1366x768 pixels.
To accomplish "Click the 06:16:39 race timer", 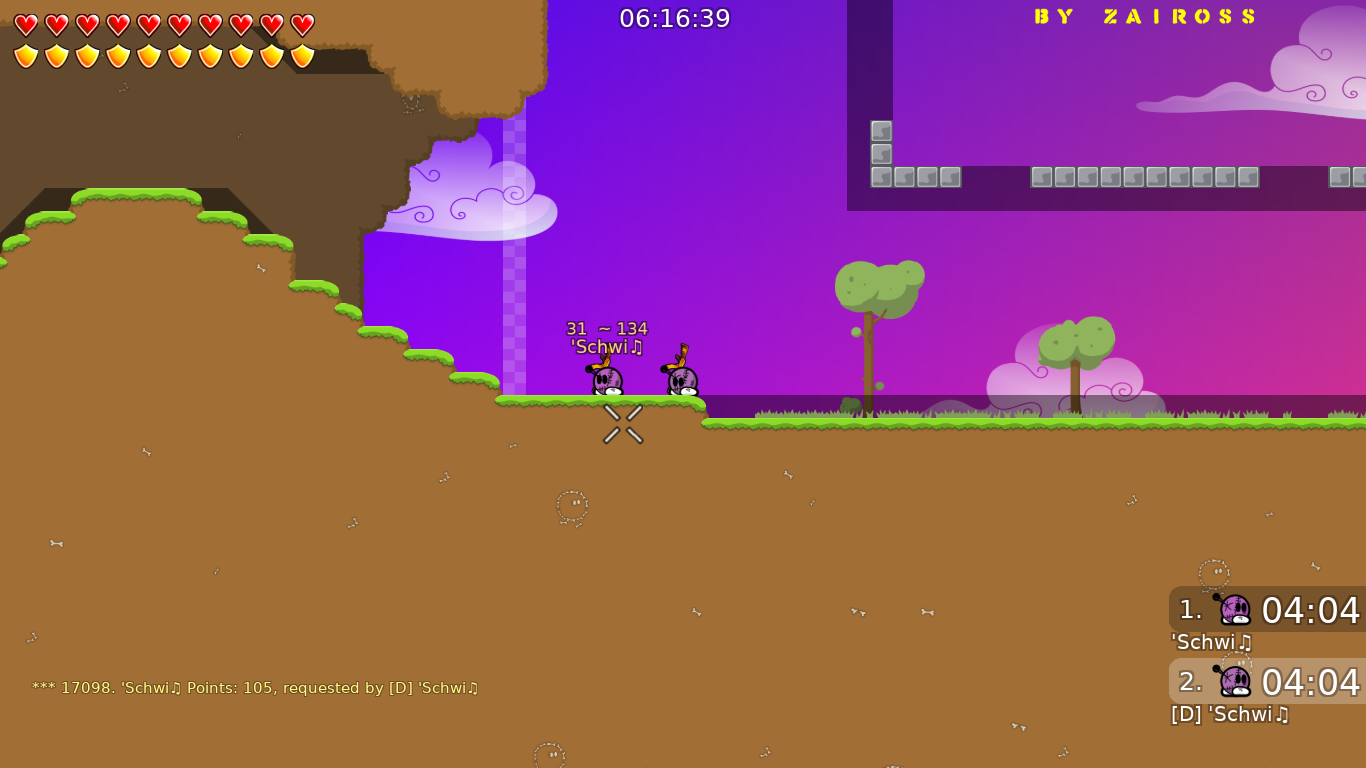I will coord(675,17).
